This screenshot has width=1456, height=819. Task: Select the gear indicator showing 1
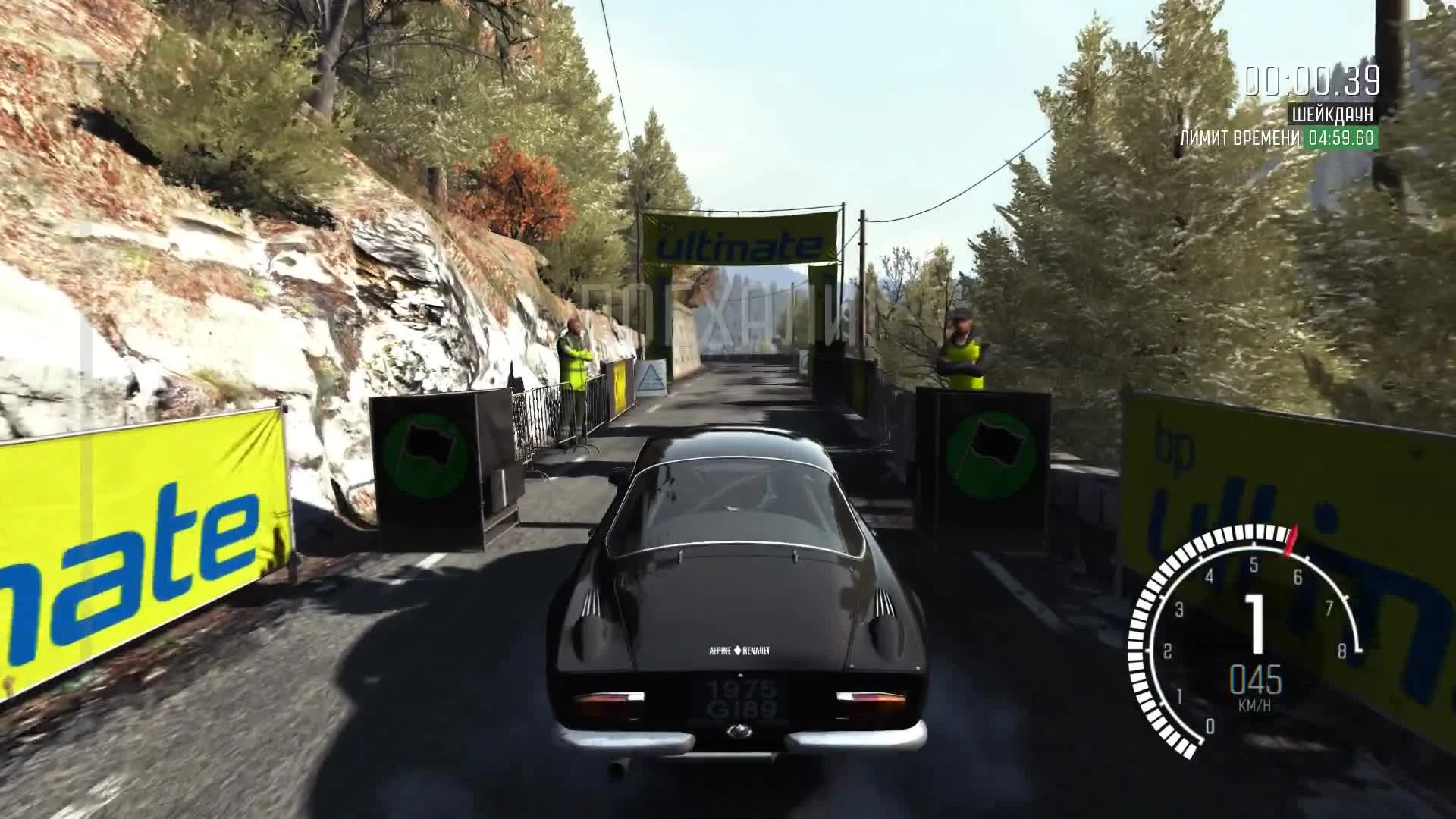coord(1257,623)
